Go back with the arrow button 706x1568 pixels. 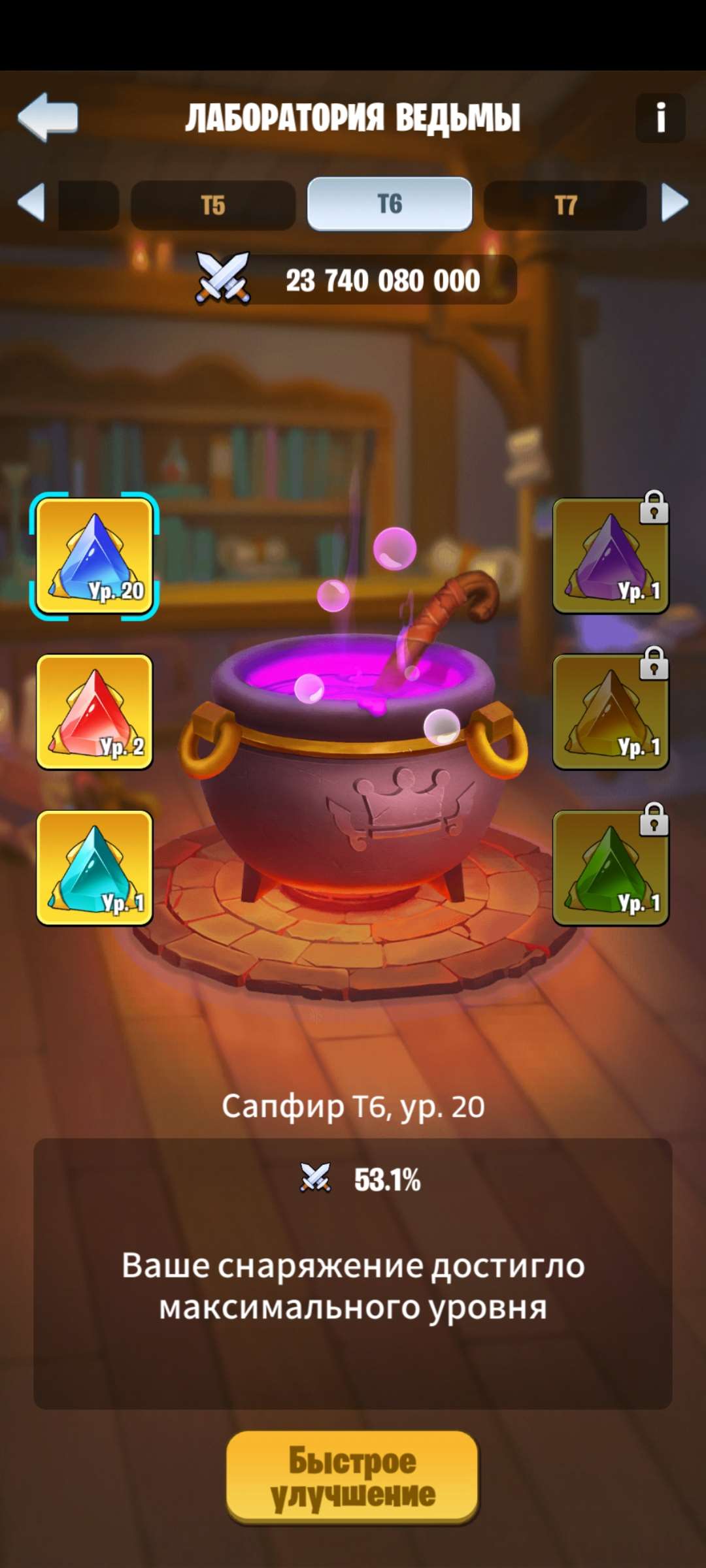point(48,117)
